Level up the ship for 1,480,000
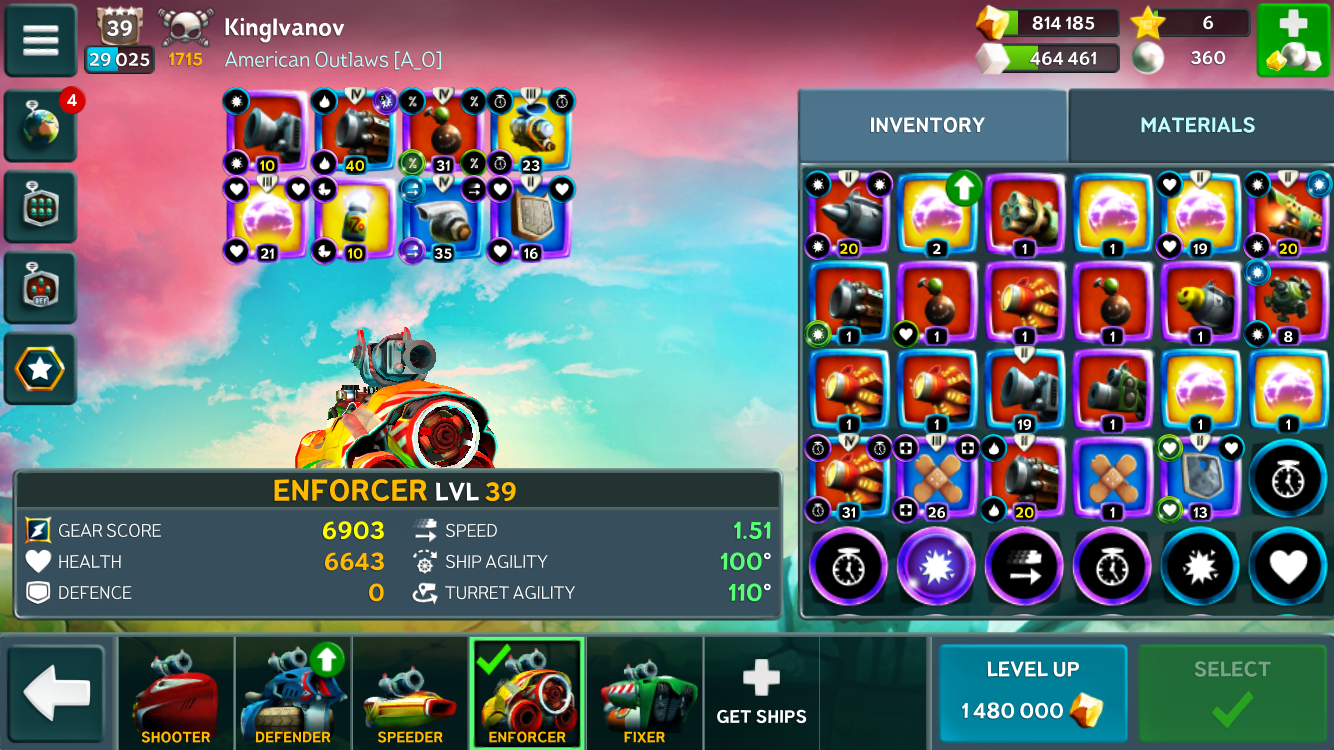 [1032, 693]
